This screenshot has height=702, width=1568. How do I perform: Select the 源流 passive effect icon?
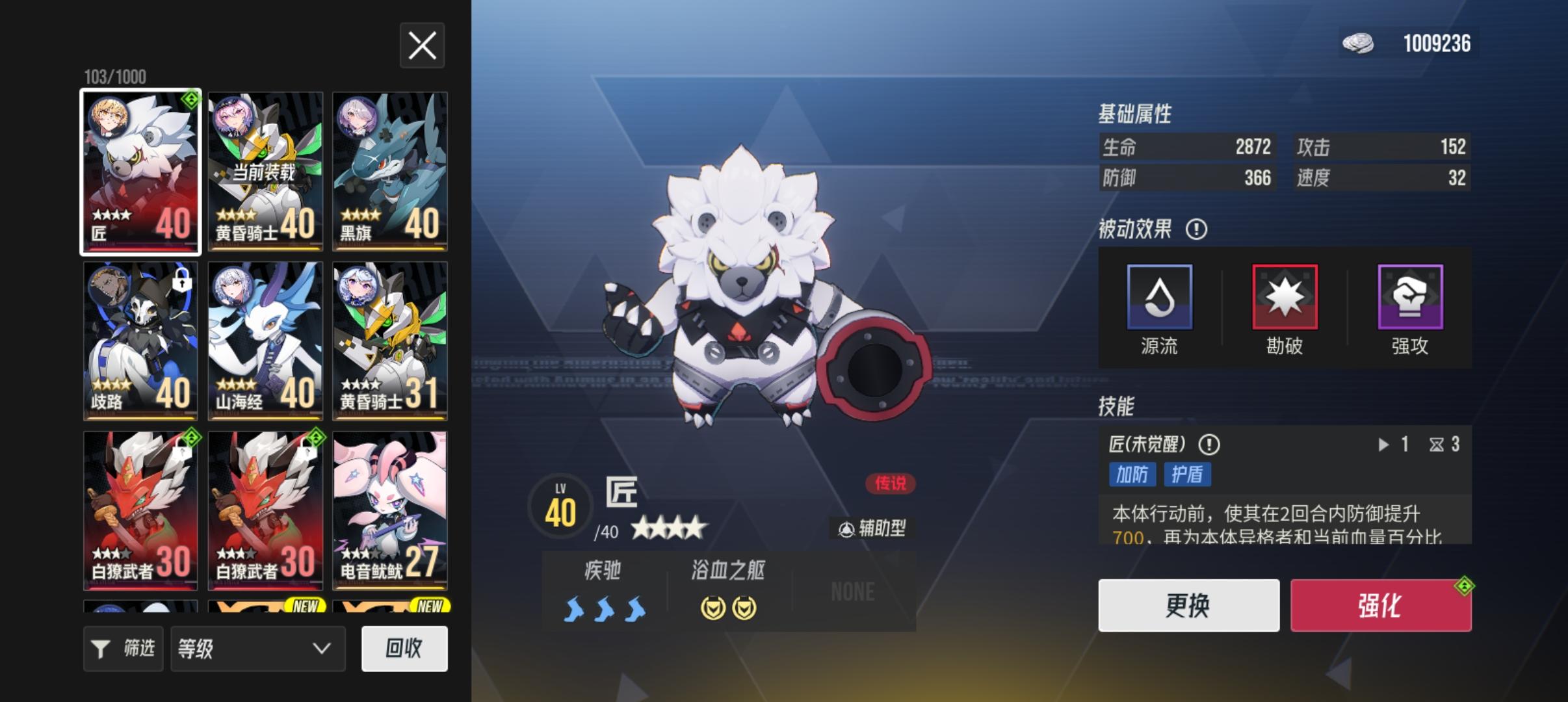coord(1158,298)
